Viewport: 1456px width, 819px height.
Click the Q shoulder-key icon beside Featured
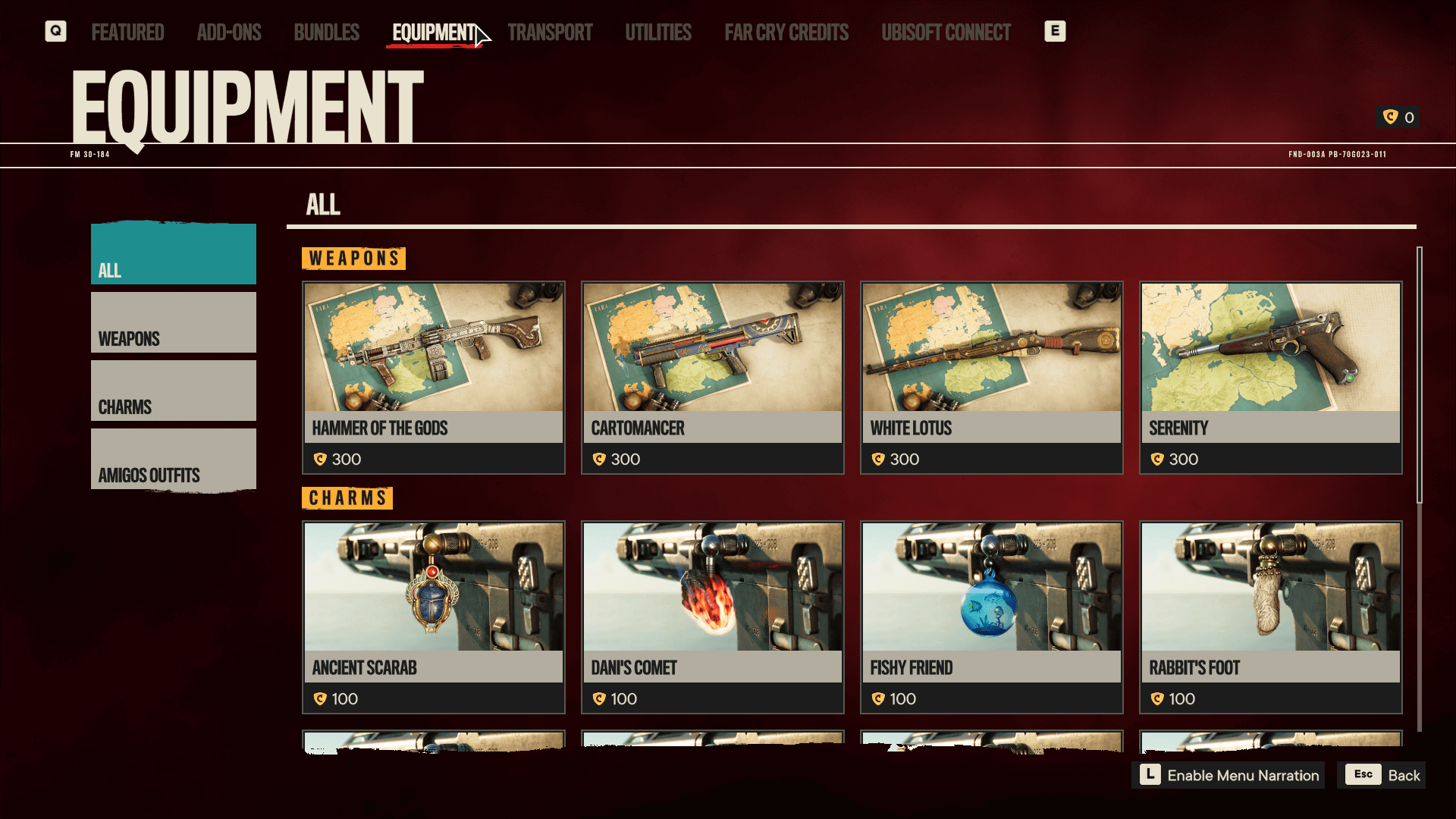pos(55,31)
